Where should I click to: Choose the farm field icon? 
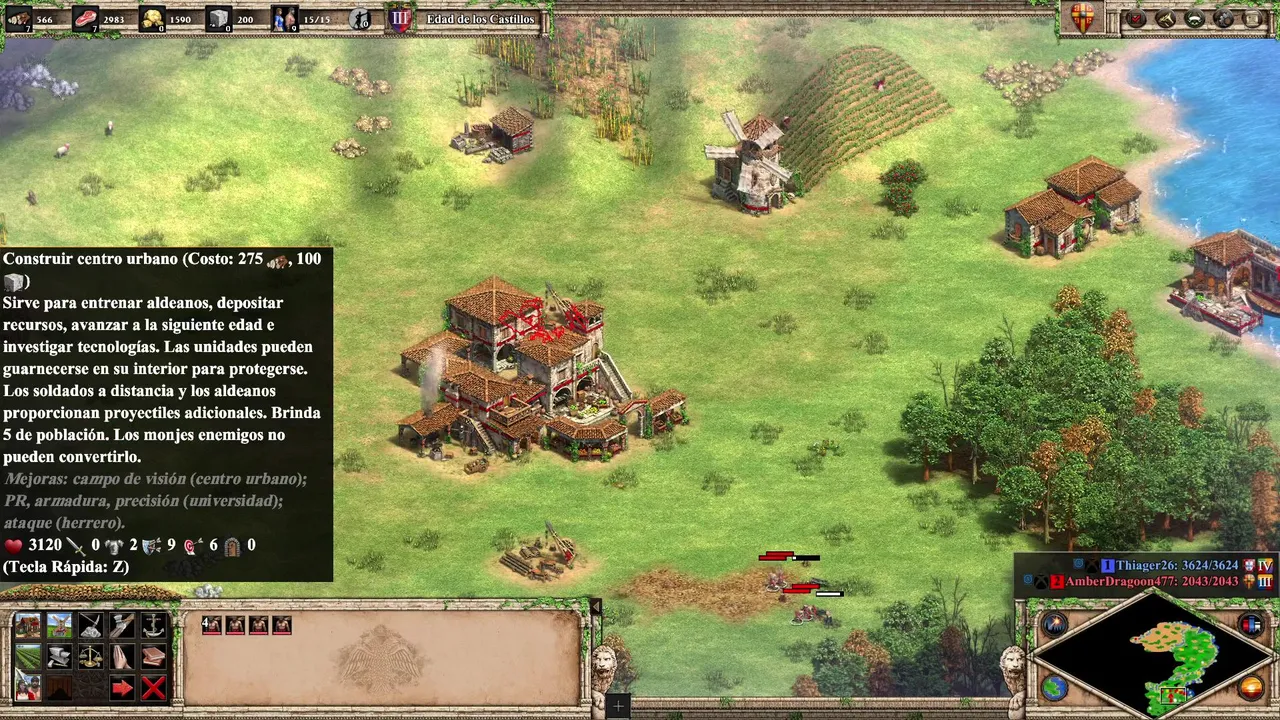pos(28,657)
